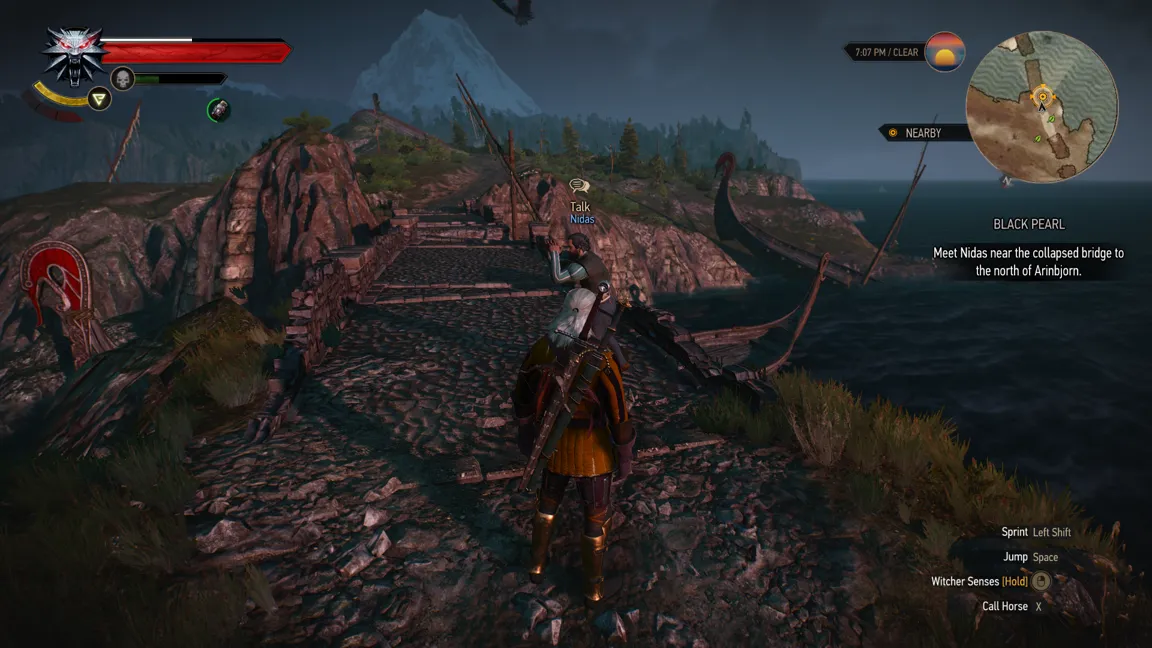Screen dimensions: 1152x648
Task: Click the skull toxicity icon
Action: (123, 78)
